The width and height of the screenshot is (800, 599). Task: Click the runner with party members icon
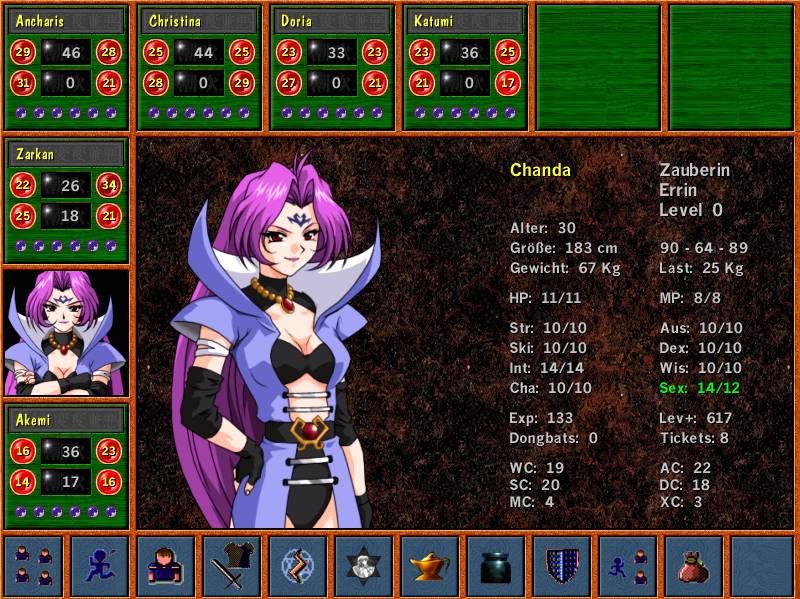628,566
